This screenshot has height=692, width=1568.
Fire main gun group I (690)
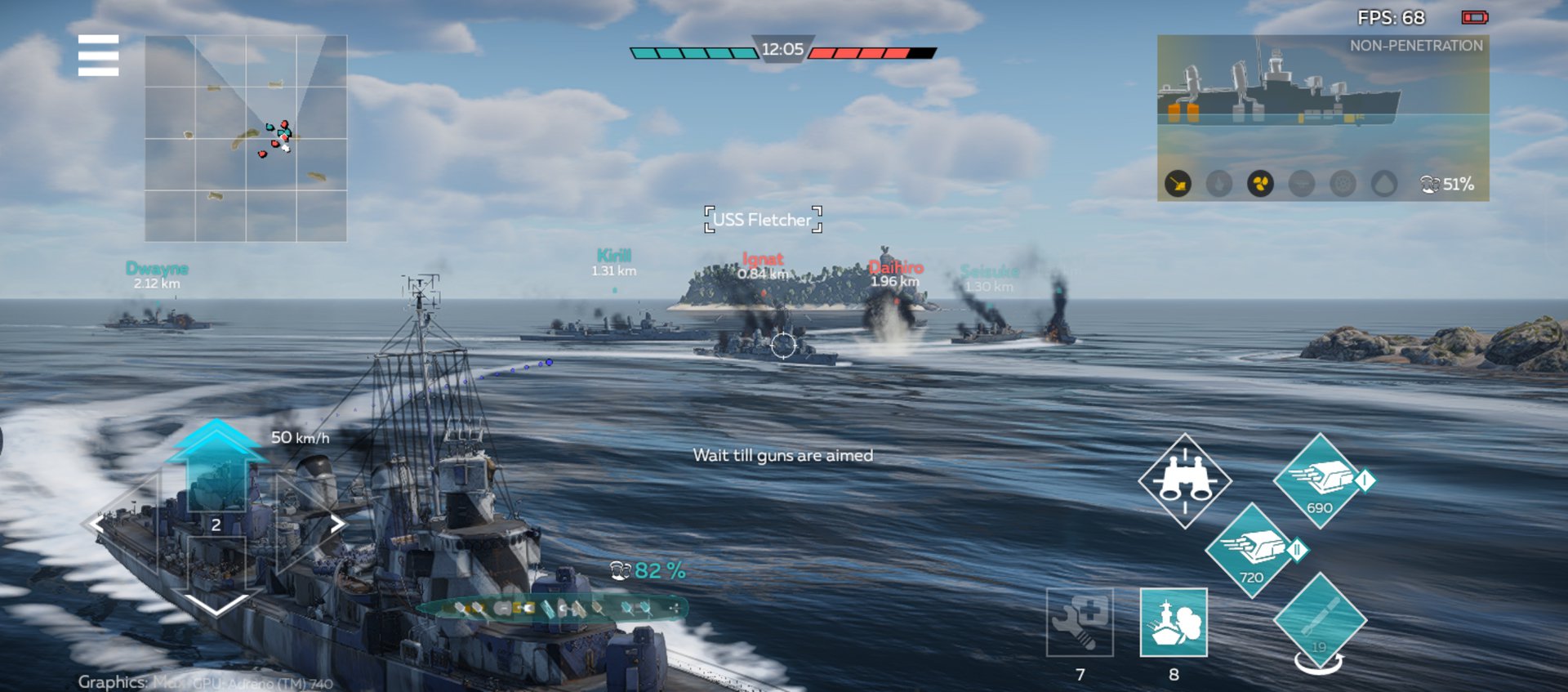pos(1320,480)
